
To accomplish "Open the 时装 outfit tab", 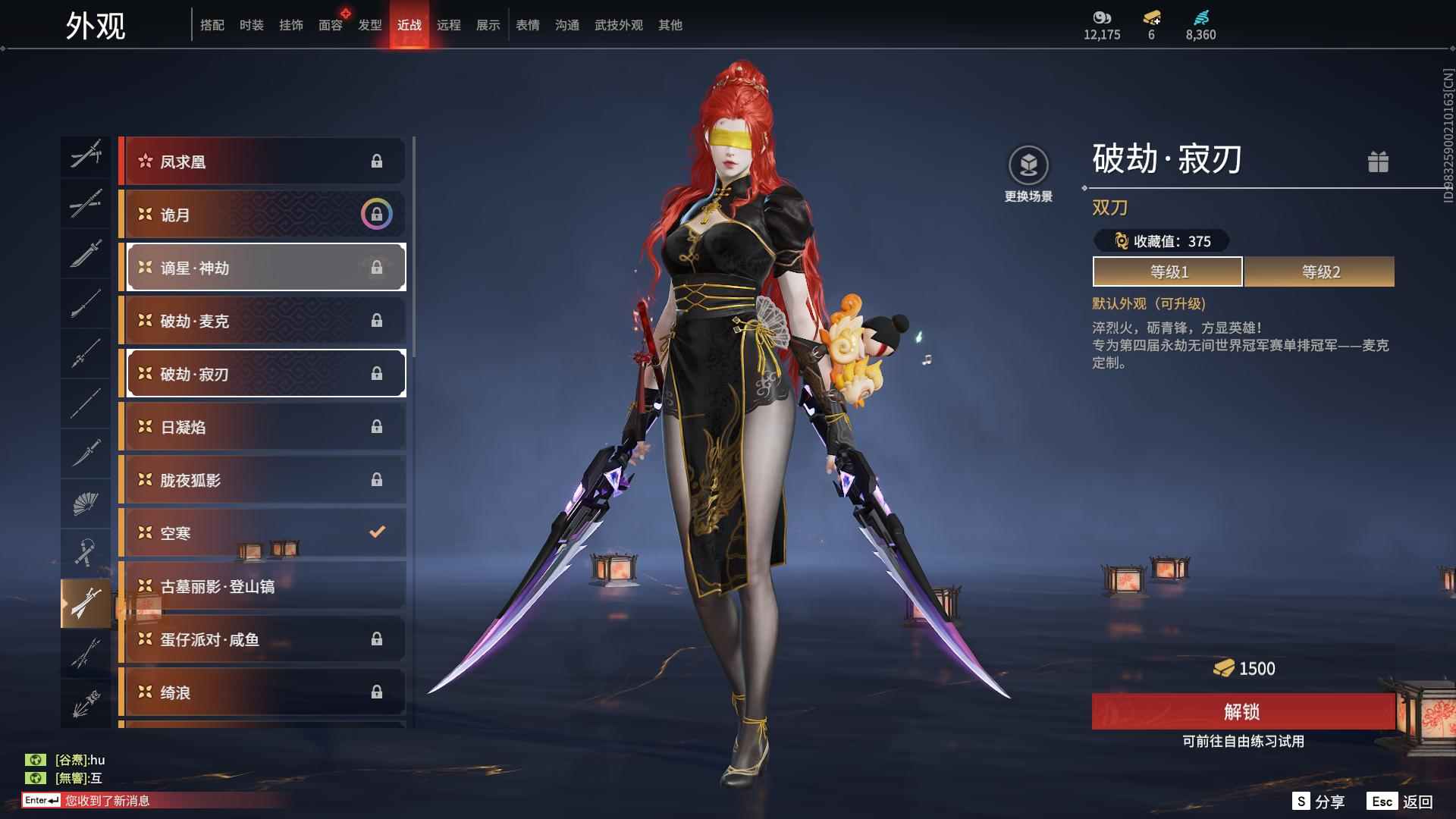I will [x=252, y=25].
